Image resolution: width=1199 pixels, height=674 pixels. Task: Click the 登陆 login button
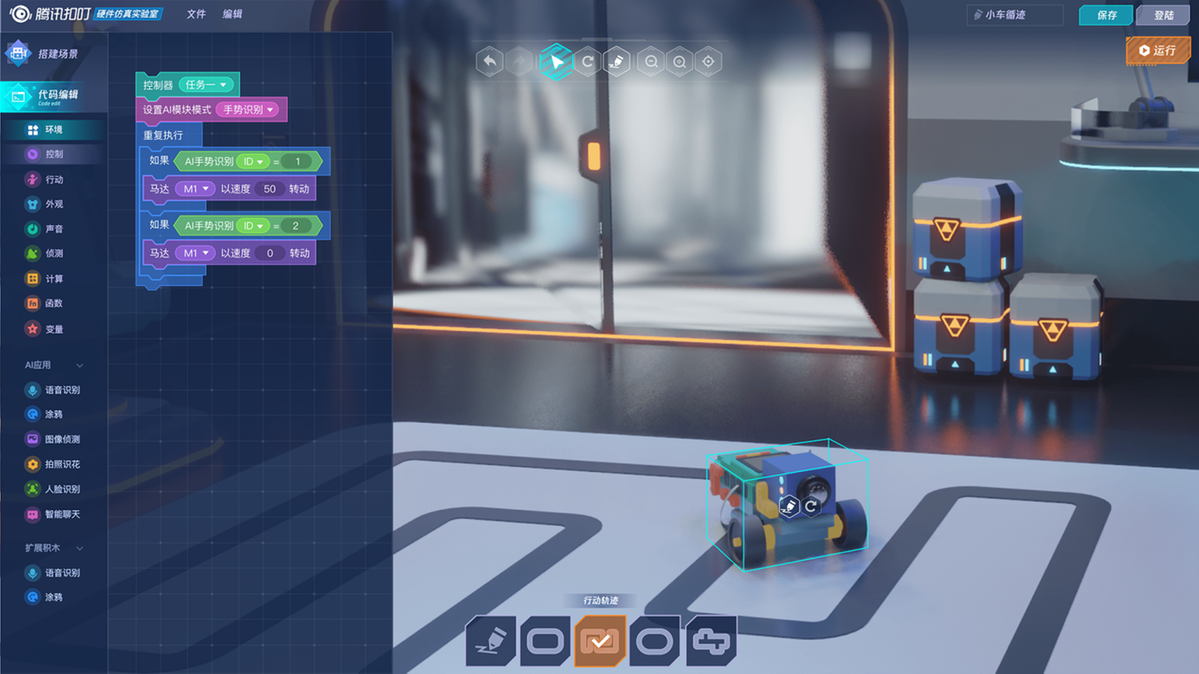tap(1163, 15)
